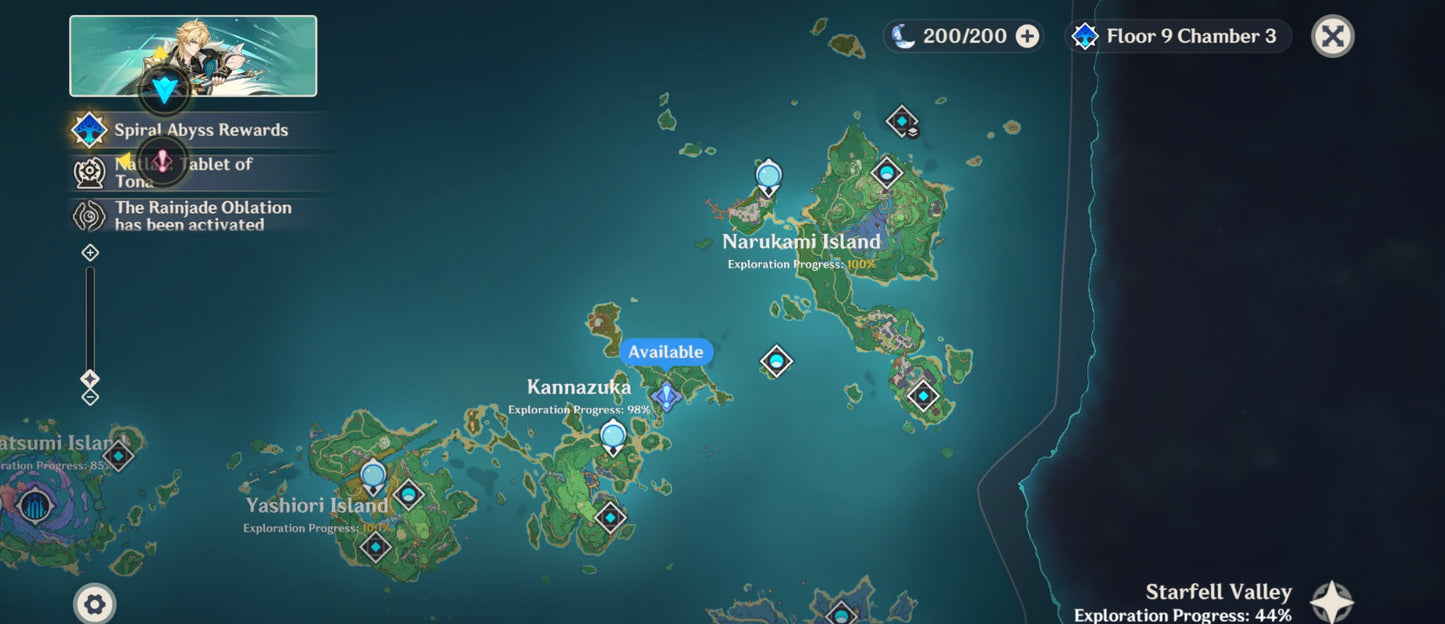Image resolution: width=1445 pixels, height=624 pixels.
Task: Add Original Resin with the plus button
Action: 1027,36
